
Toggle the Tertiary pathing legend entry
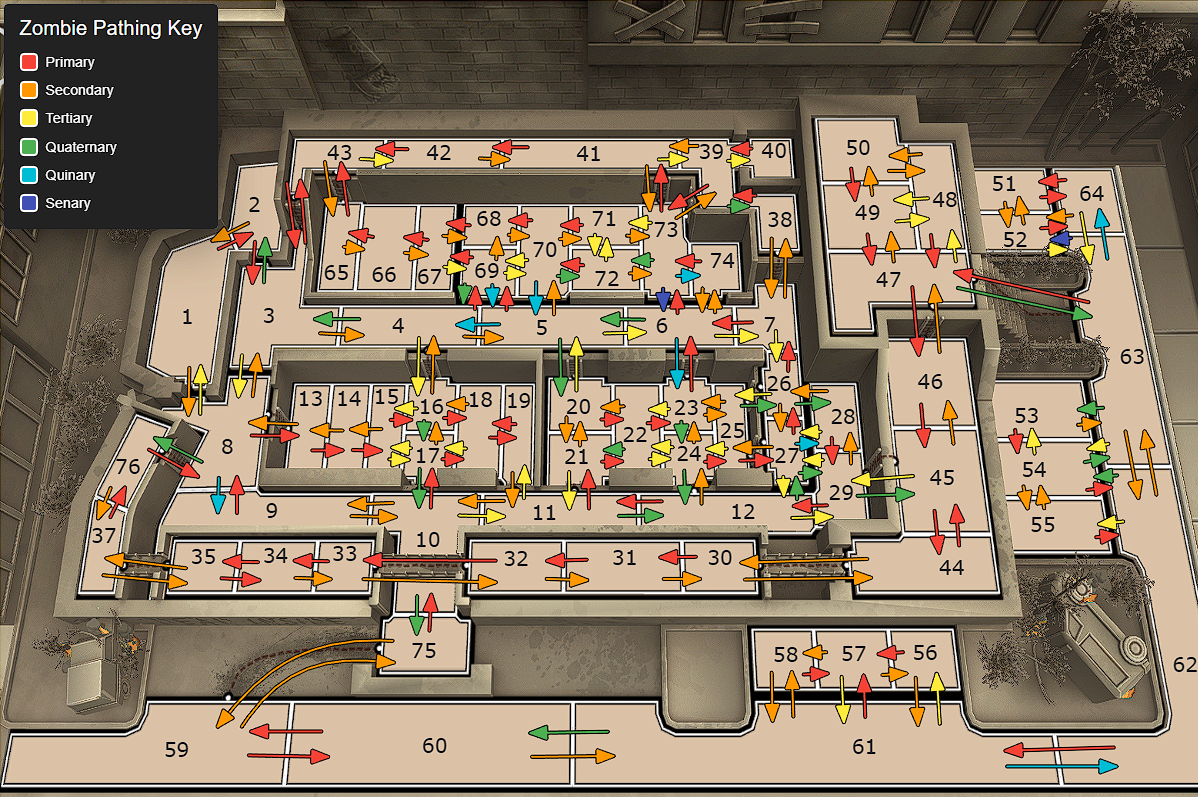[x=68, y=118]
